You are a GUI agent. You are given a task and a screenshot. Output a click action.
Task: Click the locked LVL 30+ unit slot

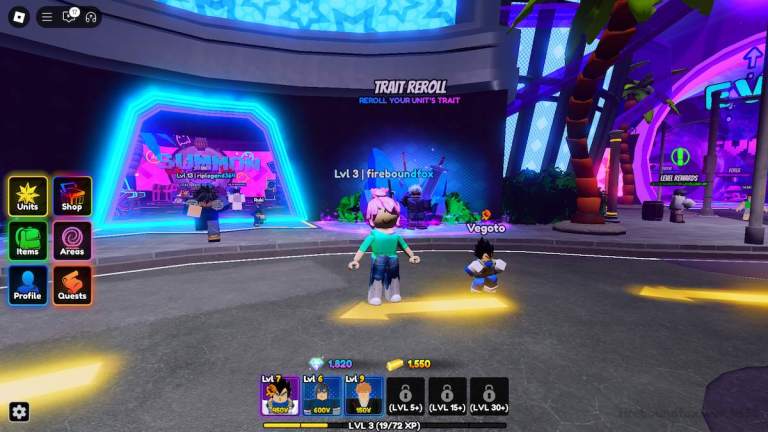489,396
